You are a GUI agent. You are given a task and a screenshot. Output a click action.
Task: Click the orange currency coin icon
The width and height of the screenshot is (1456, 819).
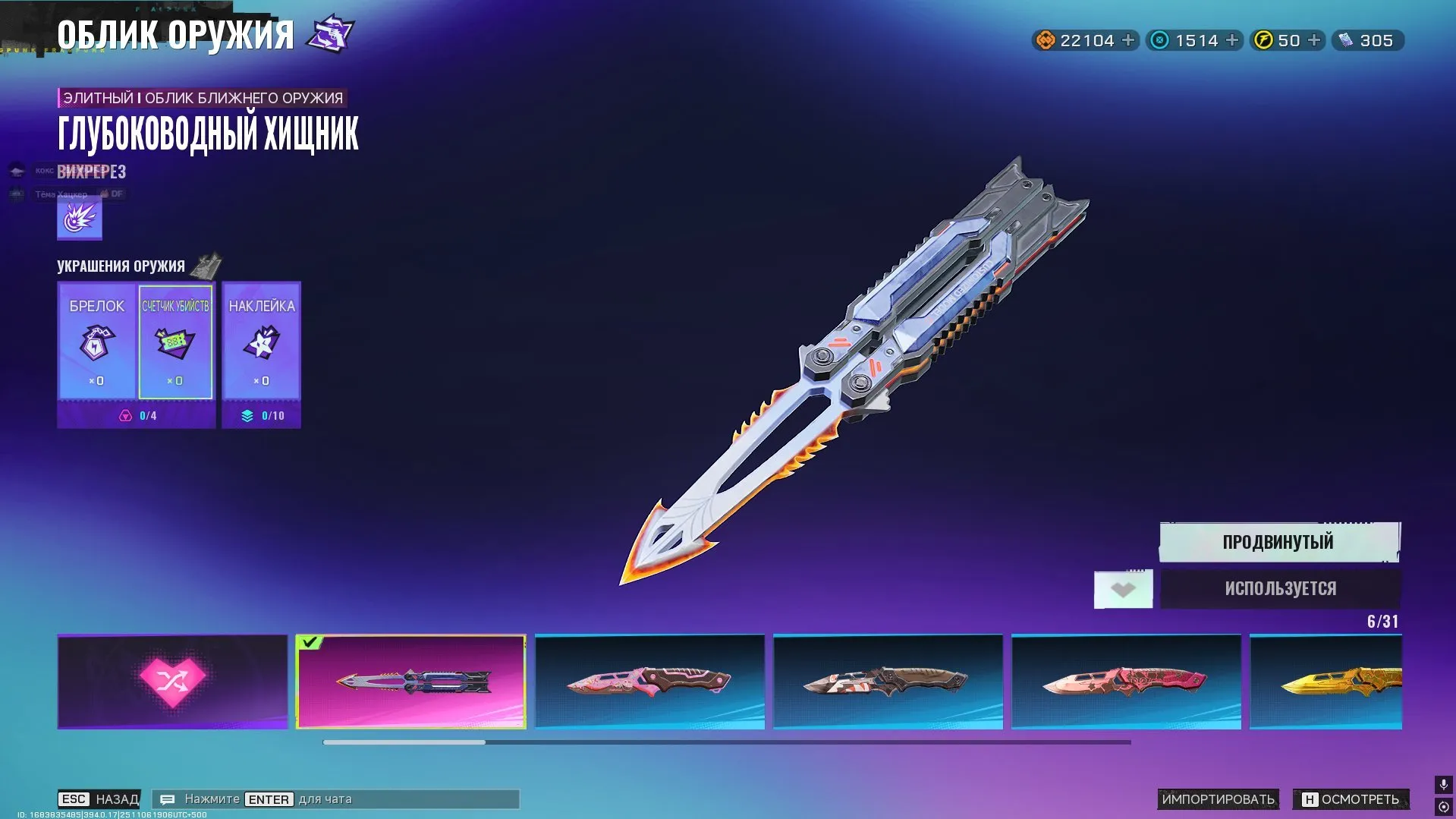coord(1046,40)
